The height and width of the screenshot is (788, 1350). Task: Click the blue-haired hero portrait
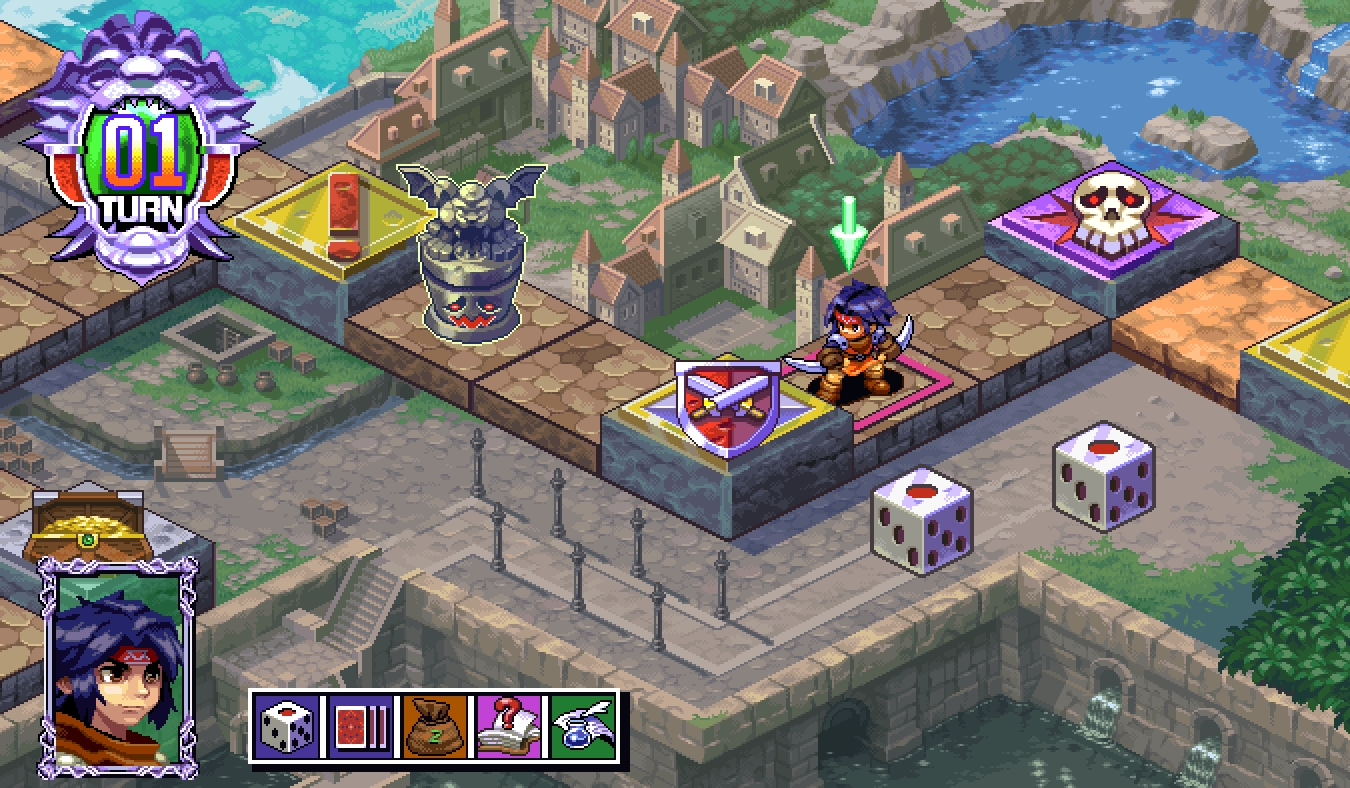[x=117, y=667]
